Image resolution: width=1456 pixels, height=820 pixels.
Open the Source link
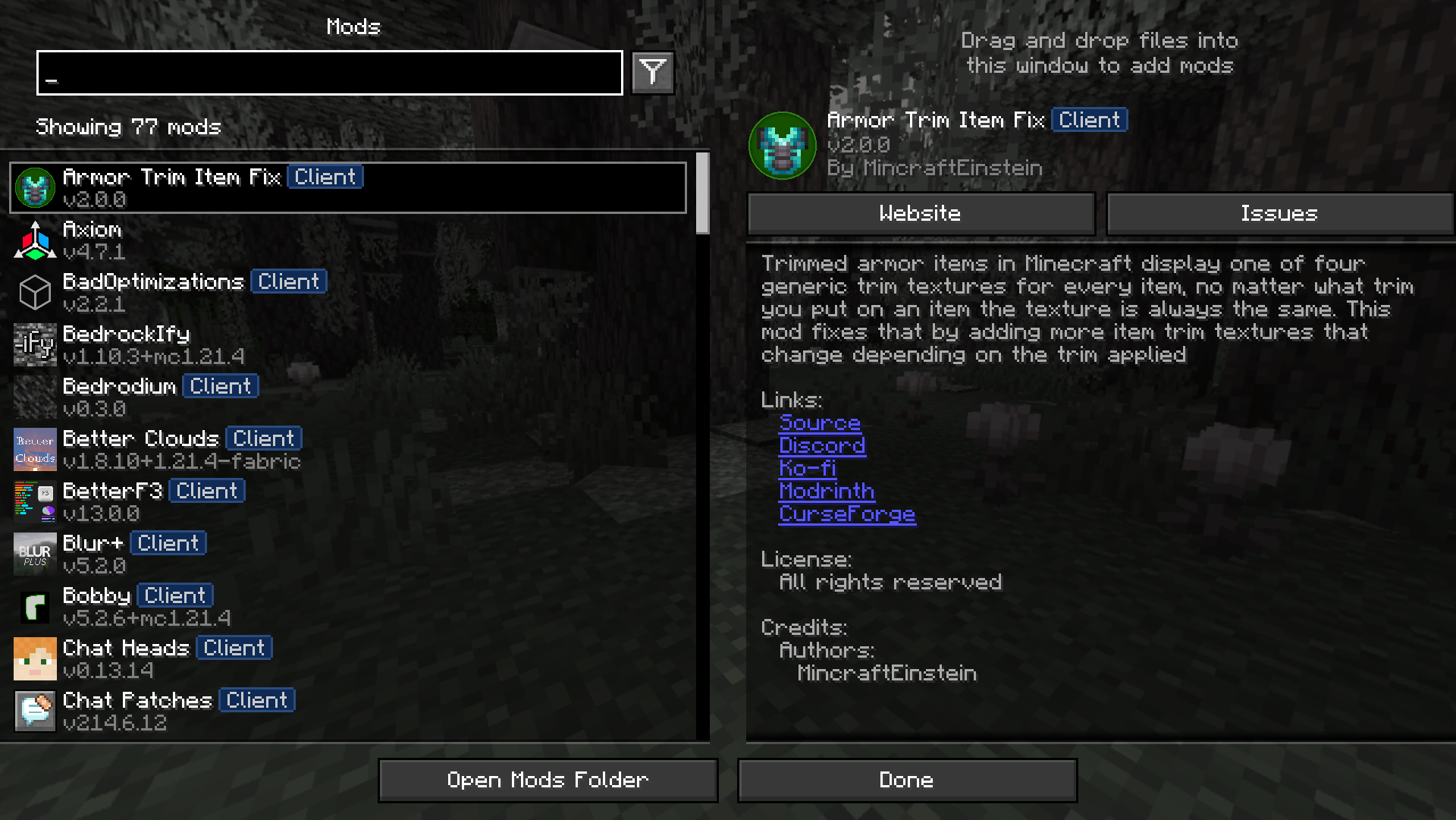821,423
